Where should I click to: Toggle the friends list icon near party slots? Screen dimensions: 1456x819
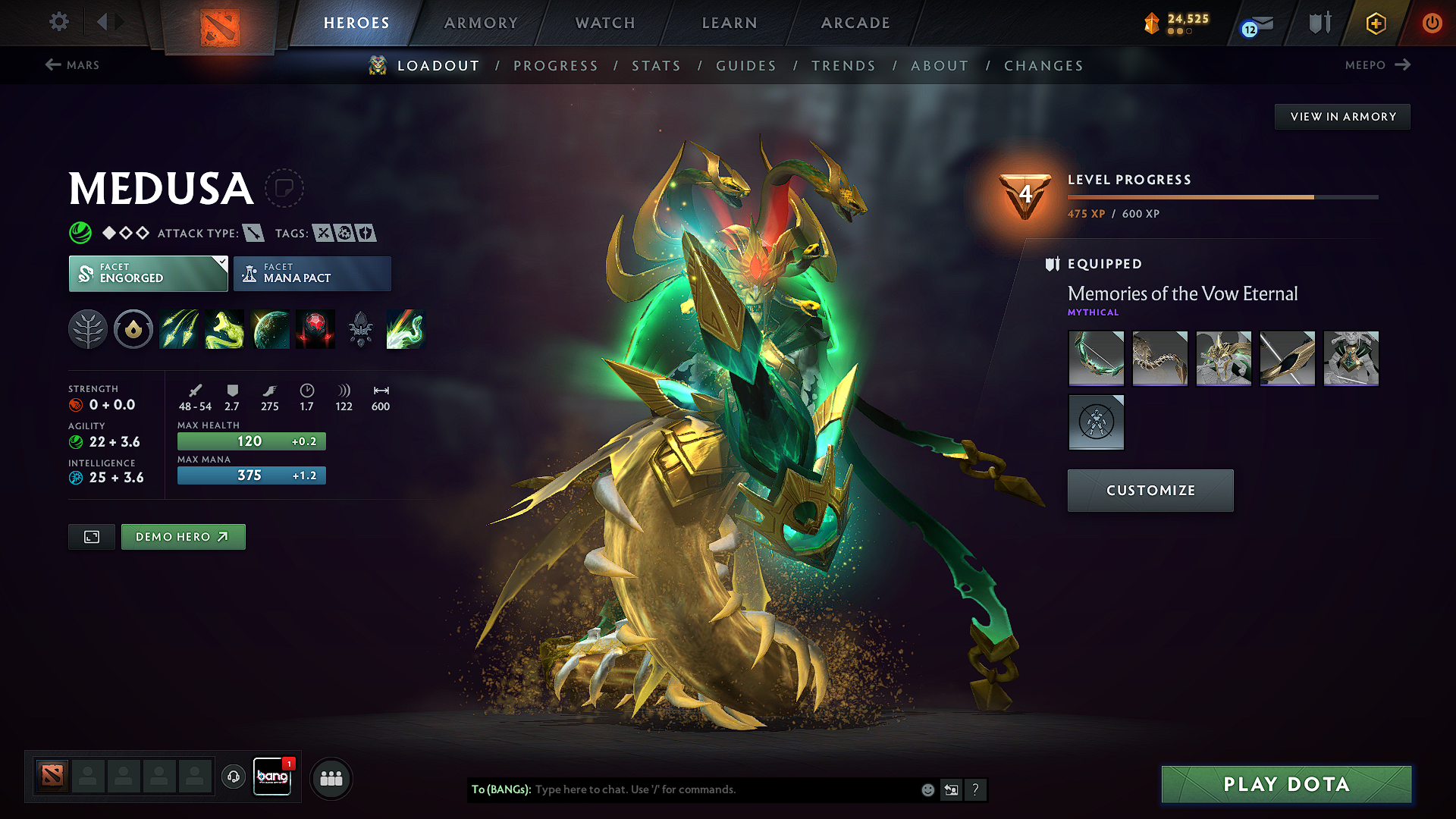(331, 778)
